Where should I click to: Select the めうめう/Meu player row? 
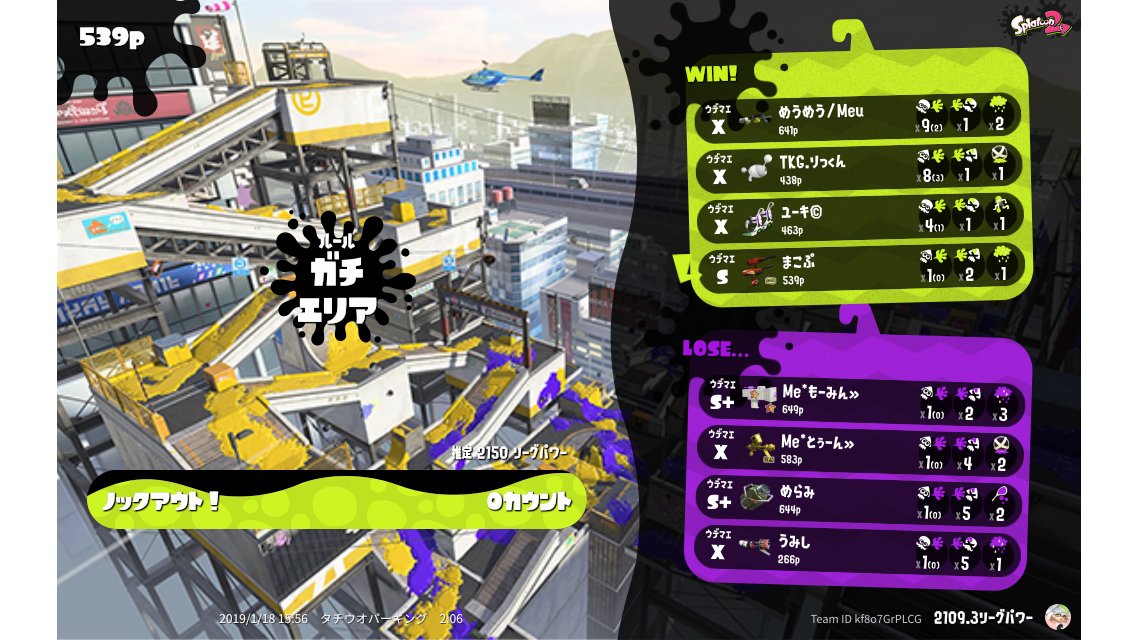coord(858,116)
